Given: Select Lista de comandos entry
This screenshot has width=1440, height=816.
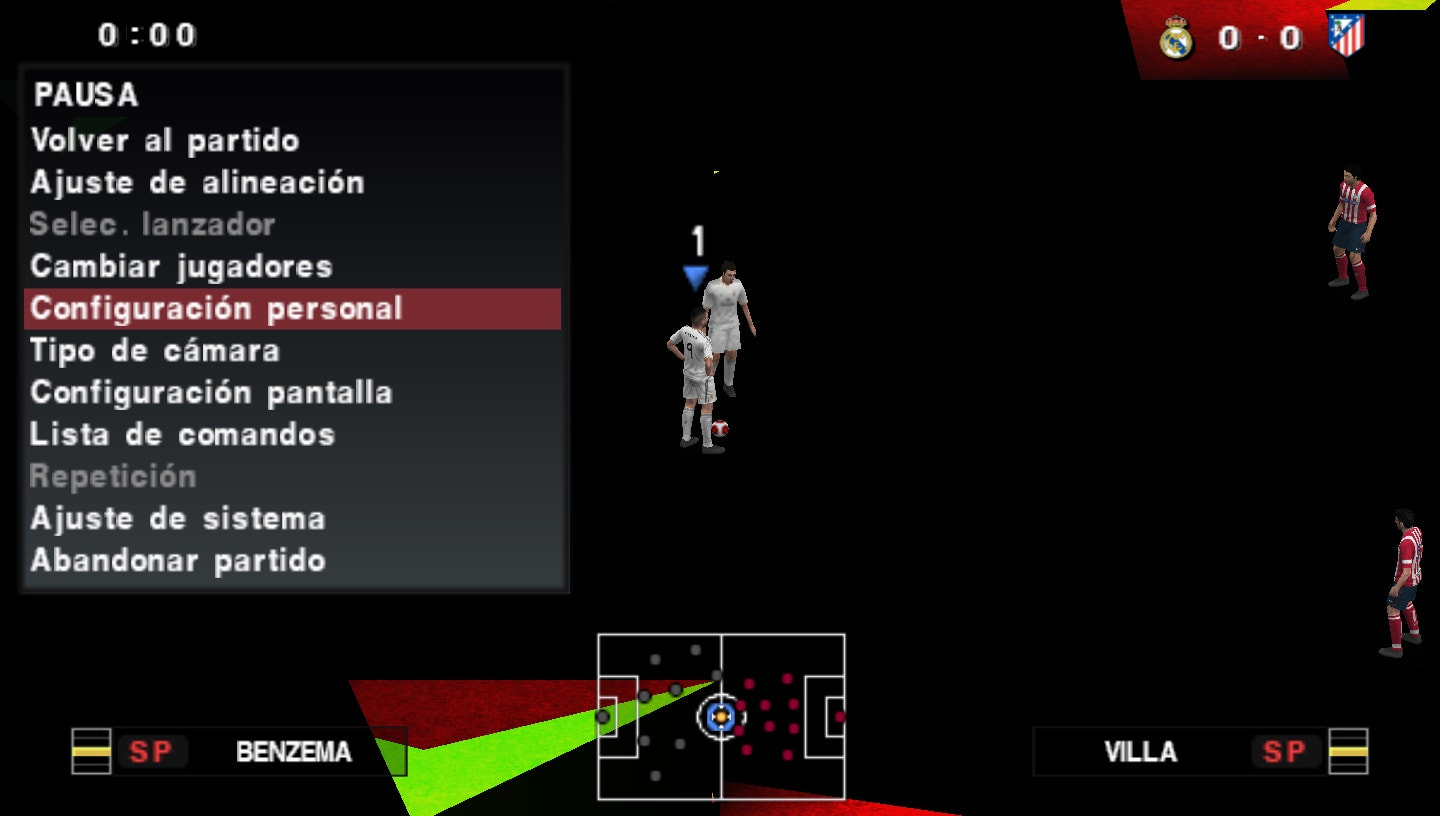Looking at the screenshot, I should [x=183, y=435].
